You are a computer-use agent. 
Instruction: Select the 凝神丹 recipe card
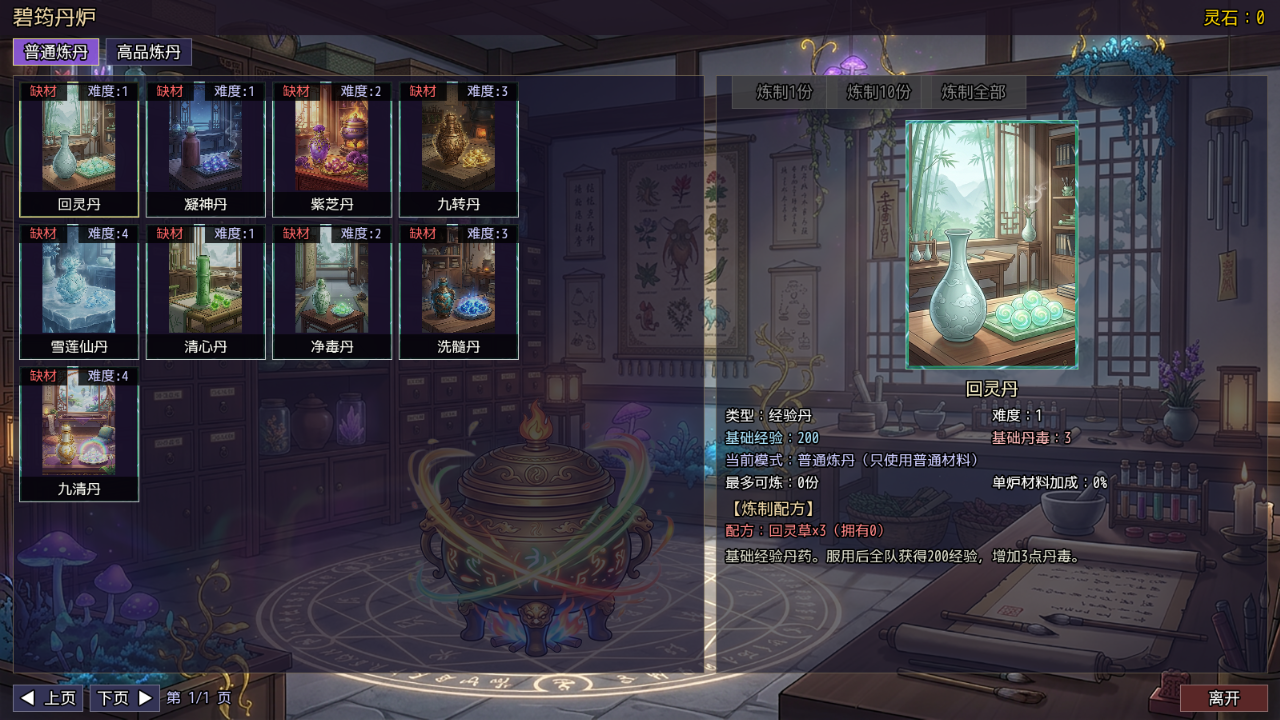(x=205, y=150)
